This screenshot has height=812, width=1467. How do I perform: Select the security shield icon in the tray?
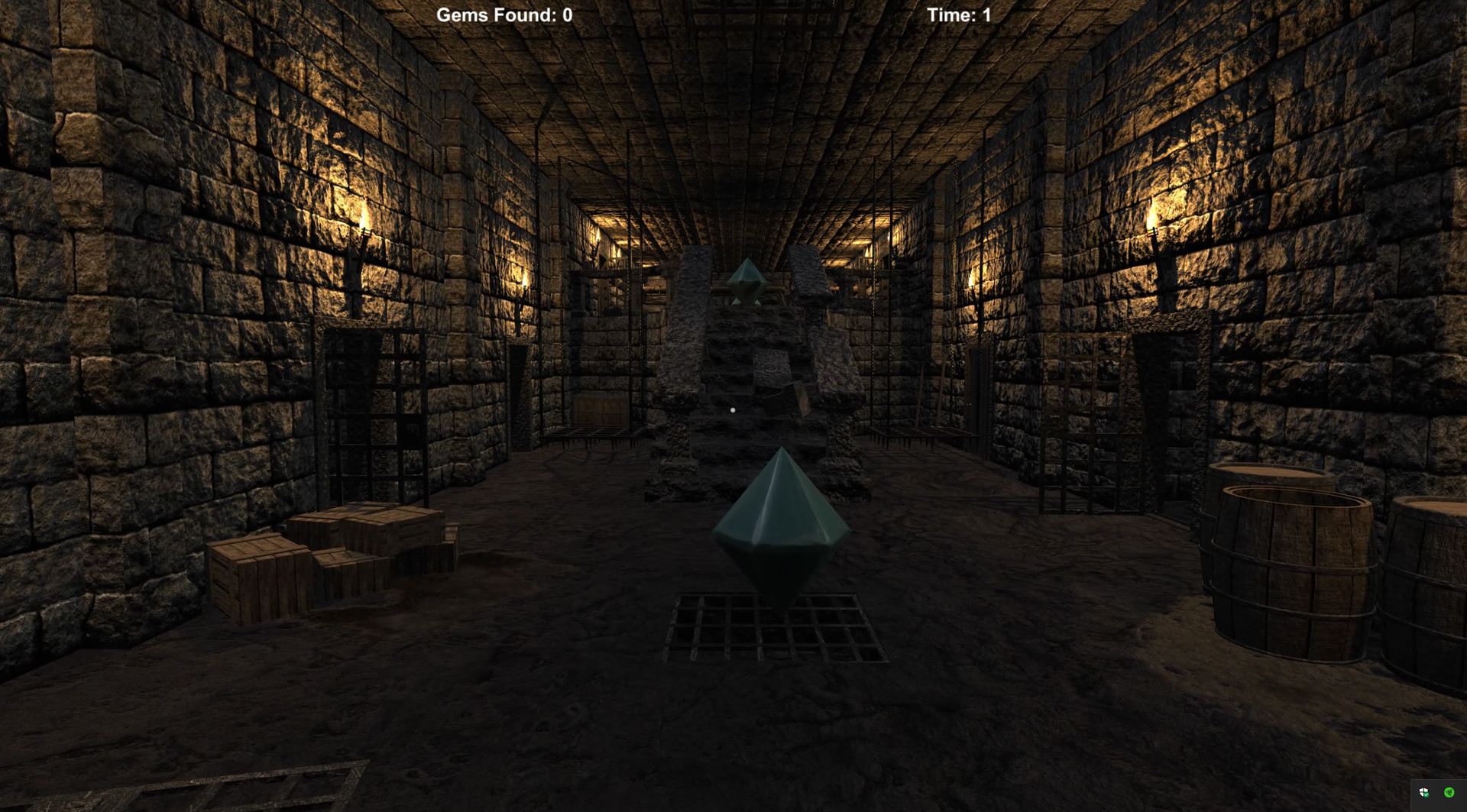pyautogui.click(x=1423, y=792)
